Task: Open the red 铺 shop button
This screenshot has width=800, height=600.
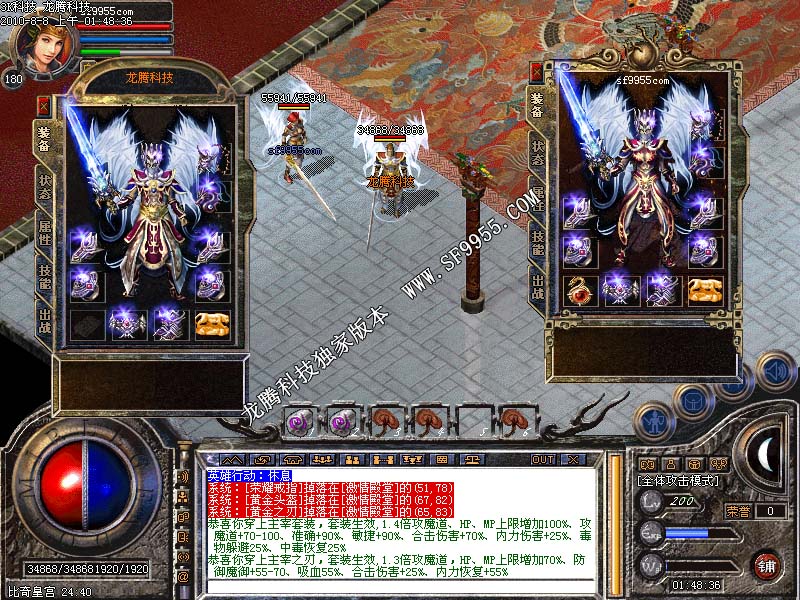Action: [766, 564]
